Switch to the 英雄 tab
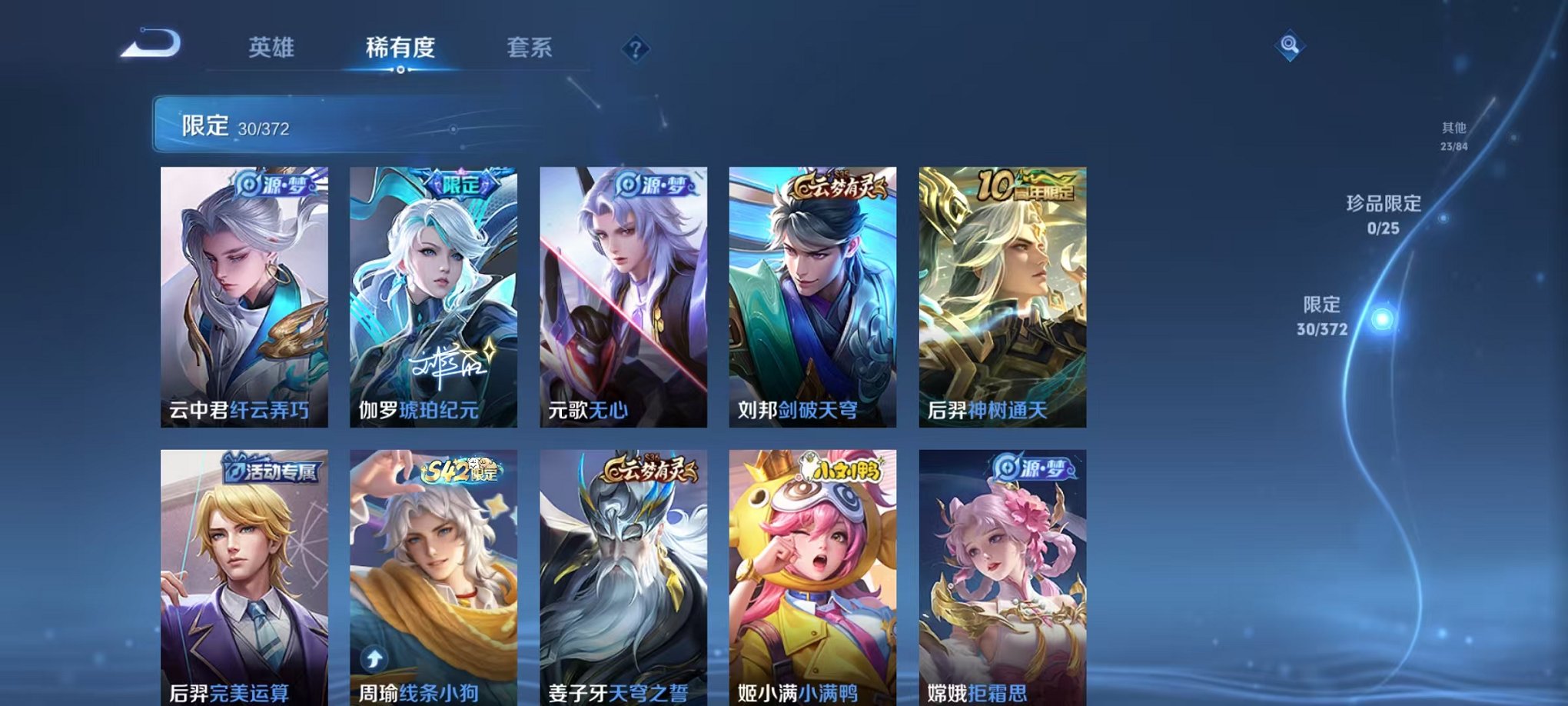The height and width of the screenshot is (706, 1568). pos(274,48)
